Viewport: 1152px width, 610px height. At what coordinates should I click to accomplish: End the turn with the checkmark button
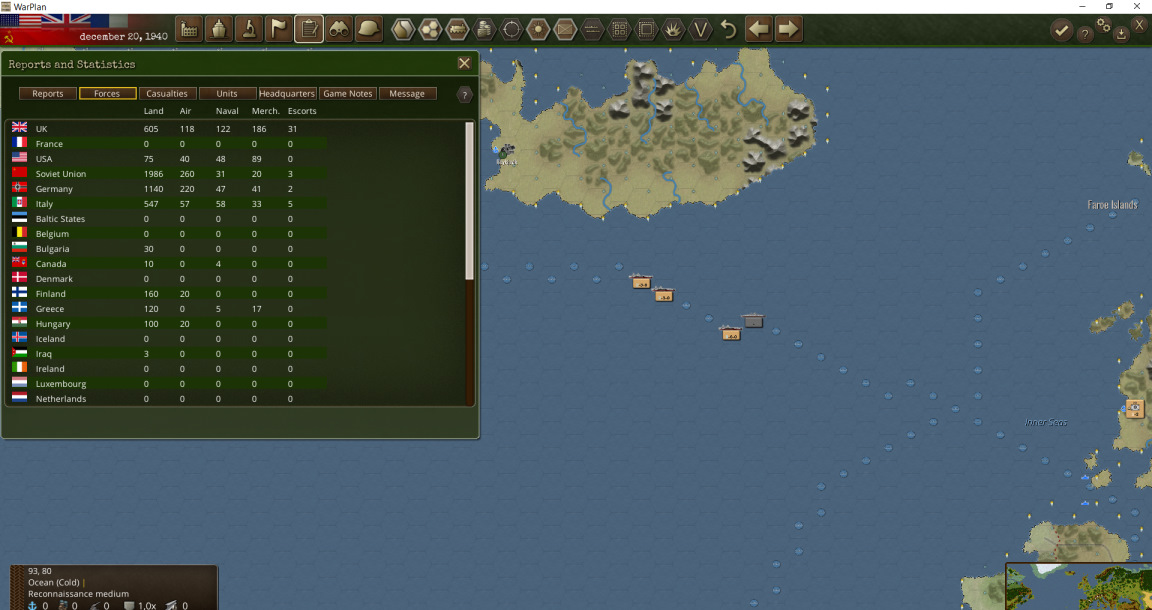(1061, 31)
